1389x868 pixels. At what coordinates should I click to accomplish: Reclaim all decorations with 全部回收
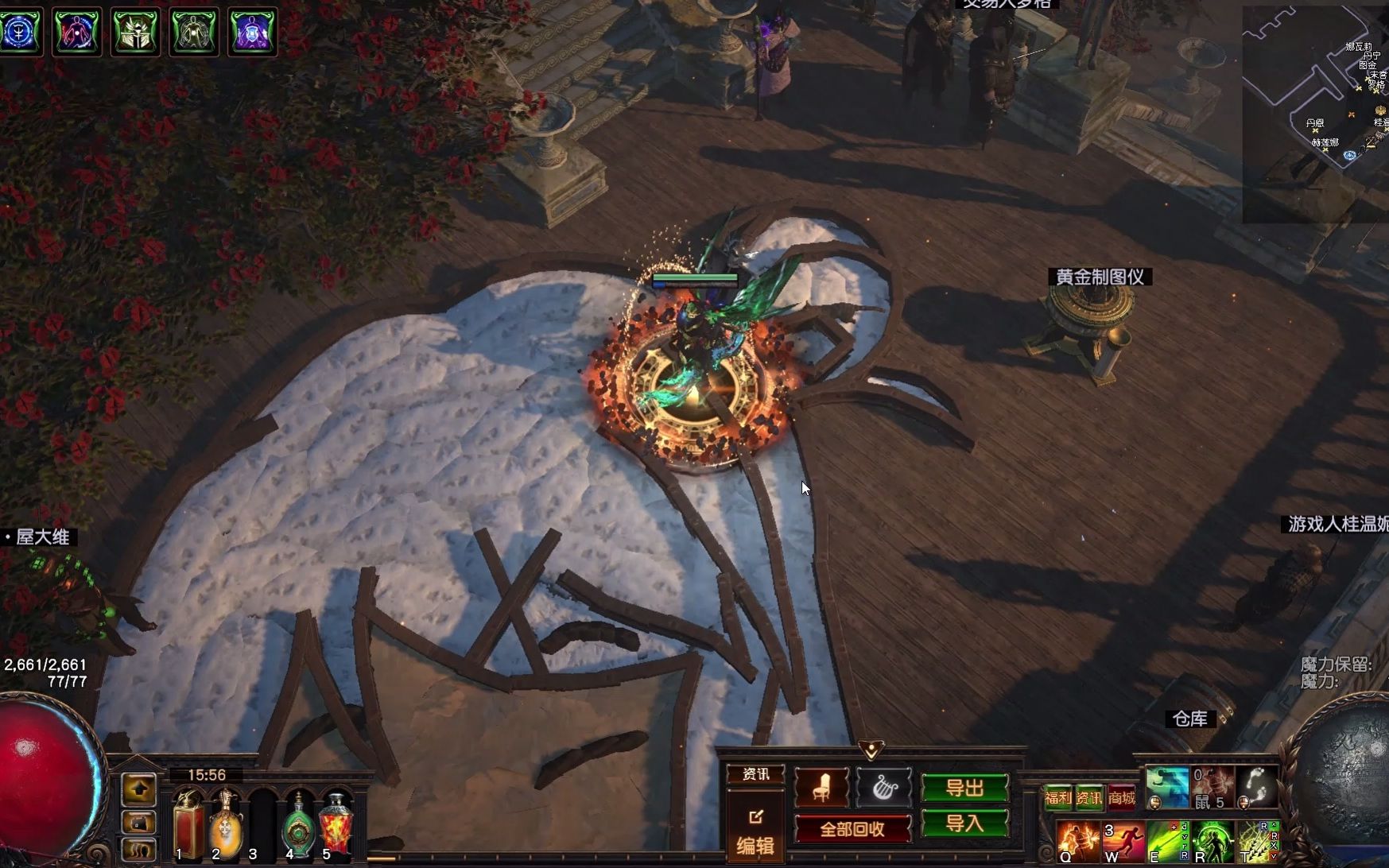tap(852, 829)
